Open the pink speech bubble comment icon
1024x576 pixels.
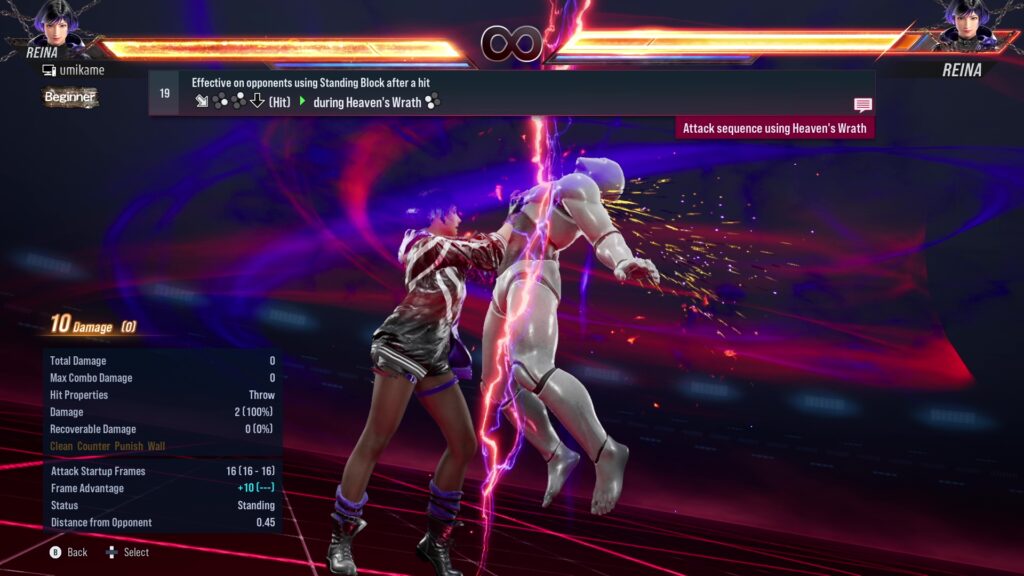tap(863, 104)
